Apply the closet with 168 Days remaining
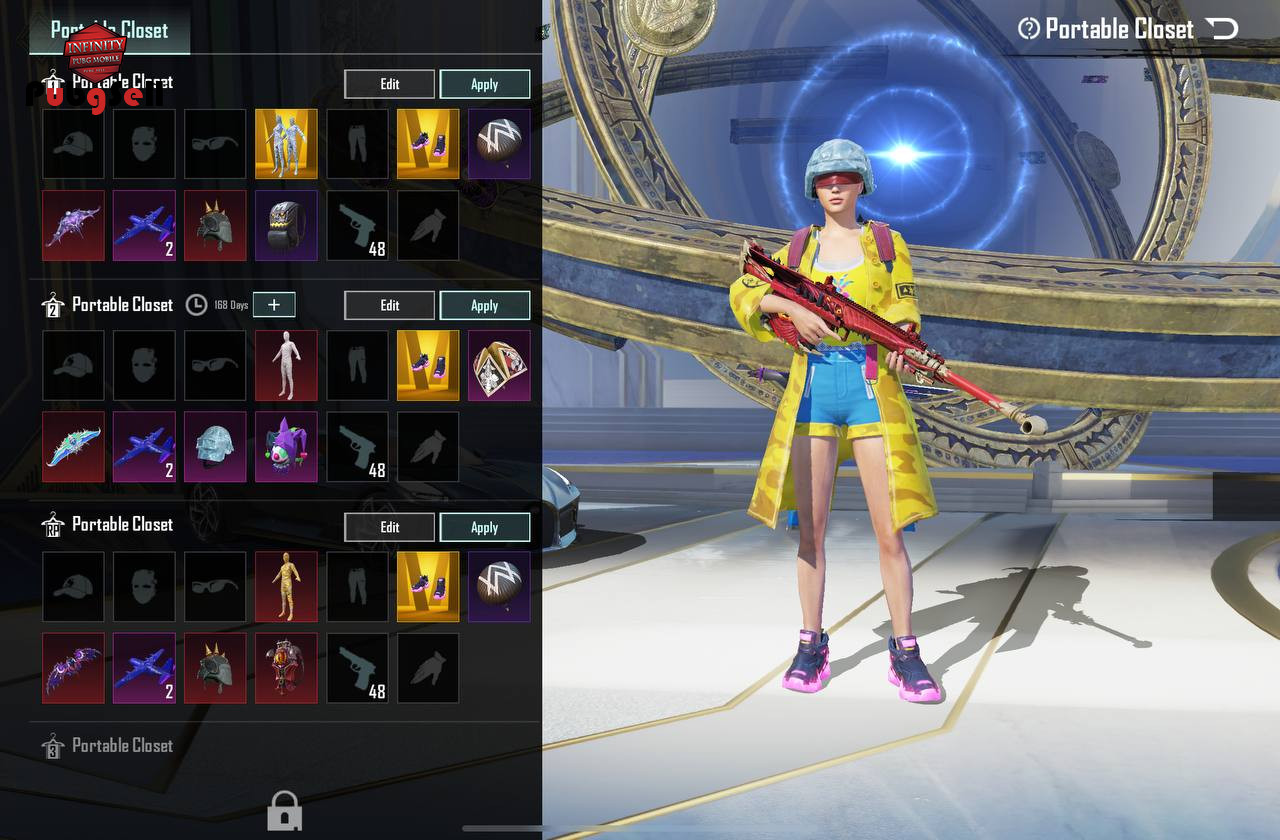1280x840 pixels. [485, 305]
